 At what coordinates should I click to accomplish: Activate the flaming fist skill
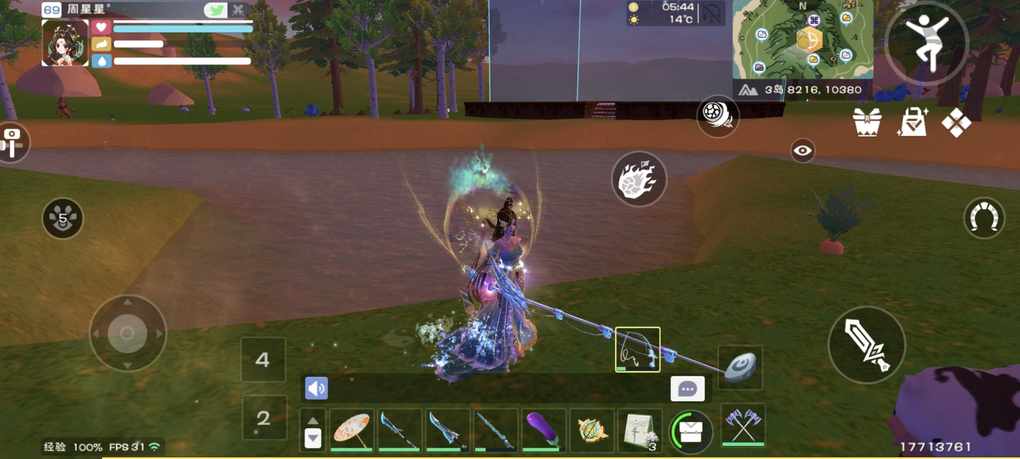point(638,179)
